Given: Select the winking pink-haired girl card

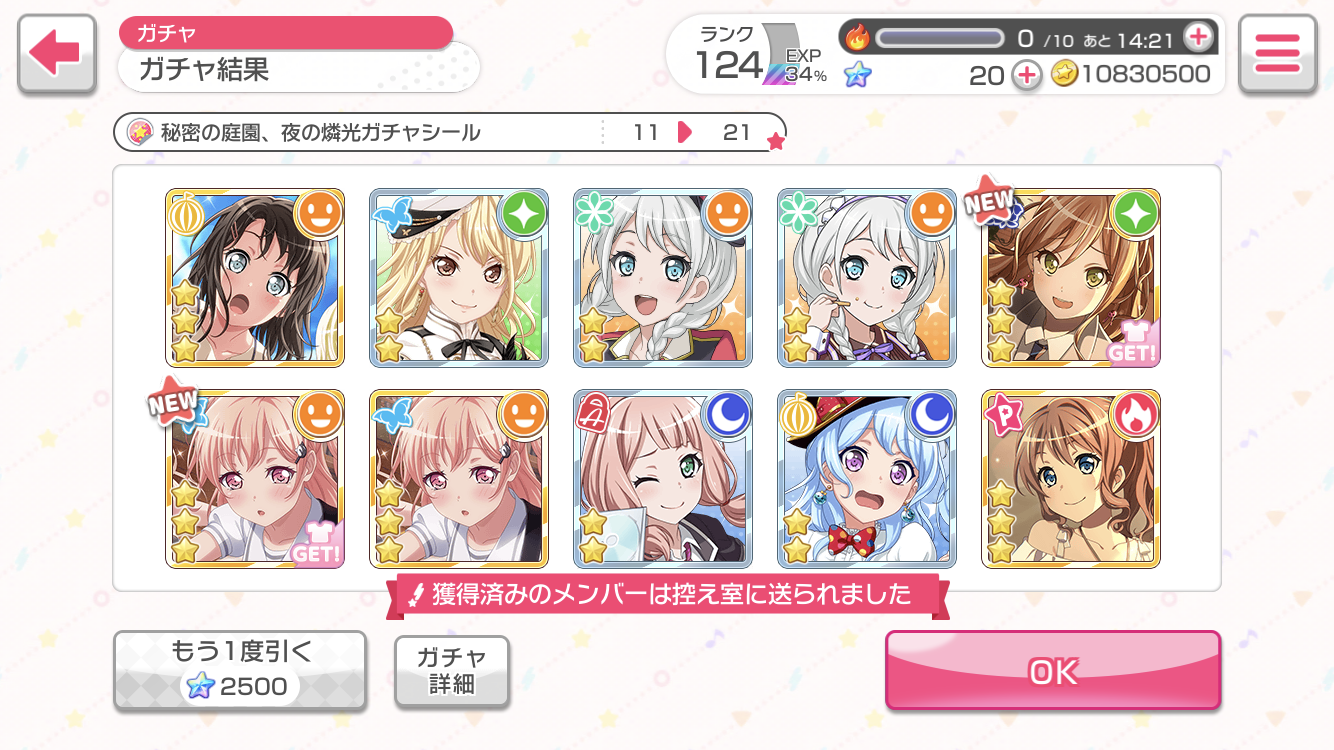Looking at the screenshot, I should [663, 479].
